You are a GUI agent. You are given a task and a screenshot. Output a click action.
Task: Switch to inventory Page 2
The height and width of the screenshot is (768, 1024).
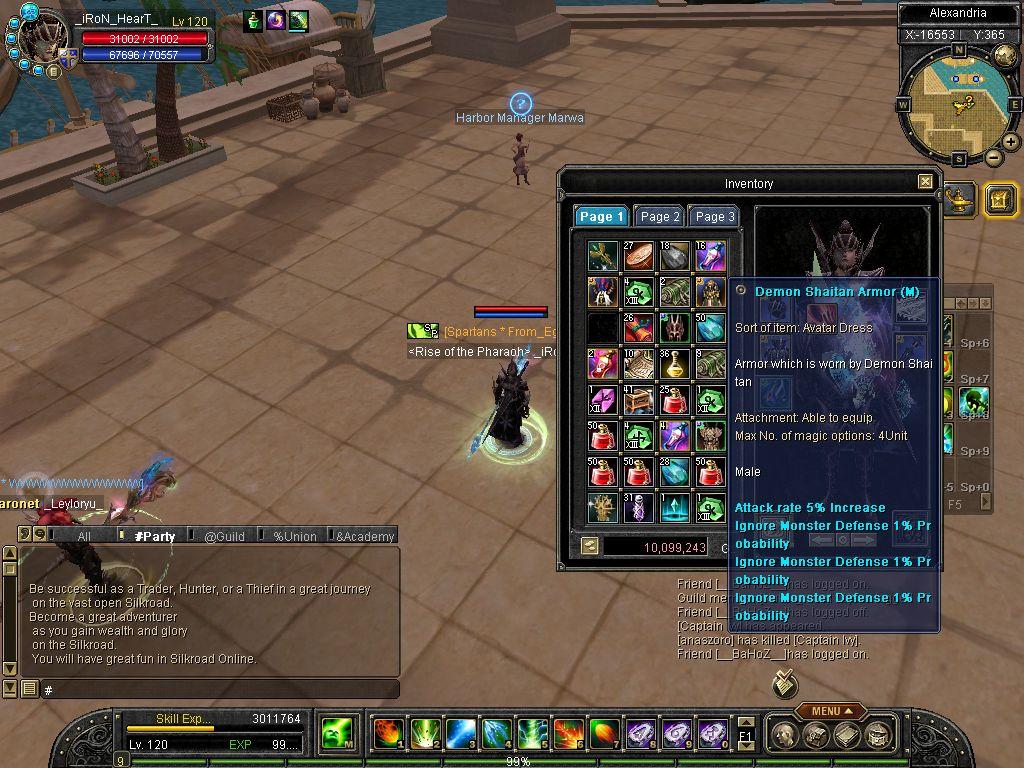pyautogui.click(x=660, y=216)
